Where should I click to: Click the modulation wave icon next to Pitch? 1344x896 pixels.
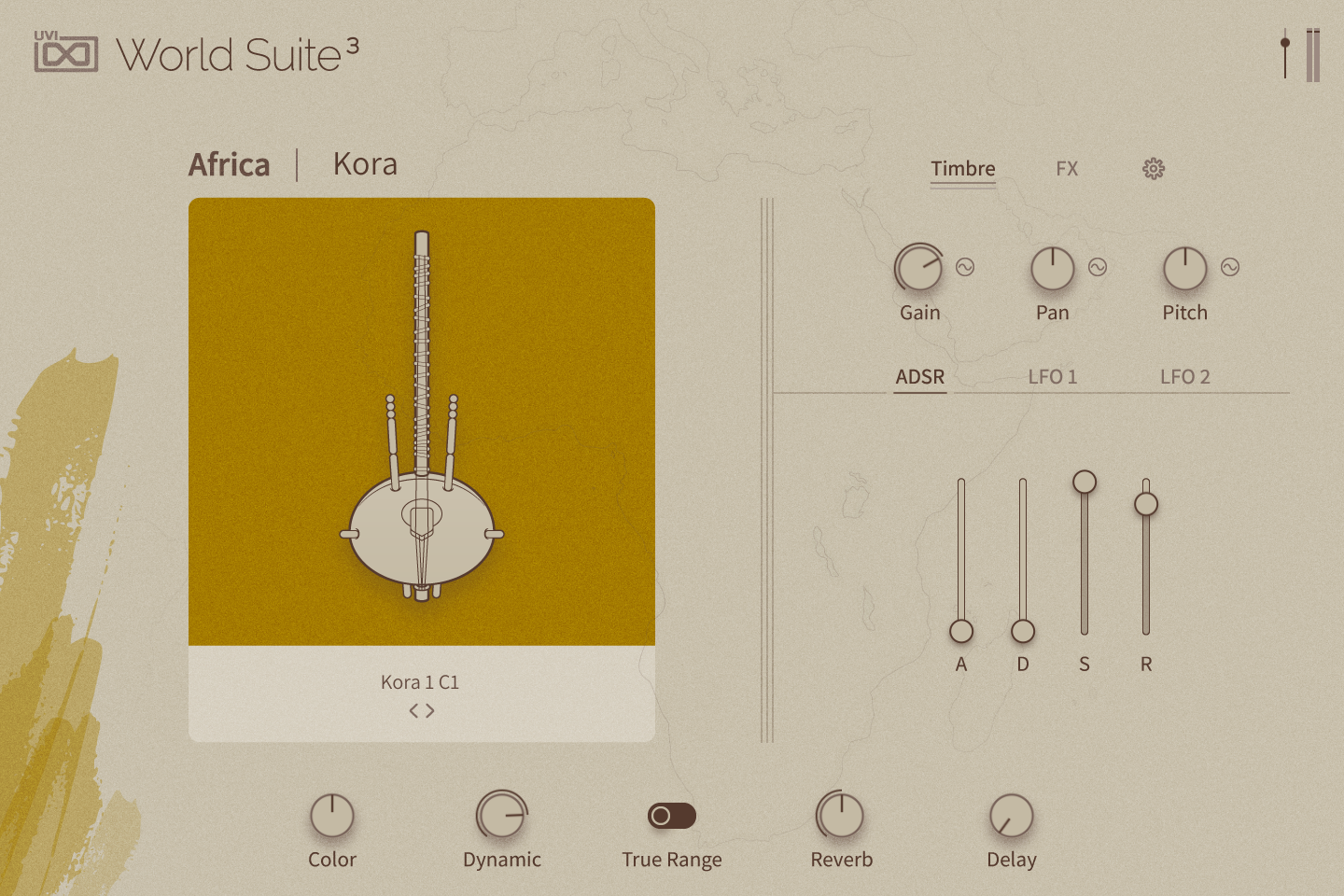(x=1228, y=268)
